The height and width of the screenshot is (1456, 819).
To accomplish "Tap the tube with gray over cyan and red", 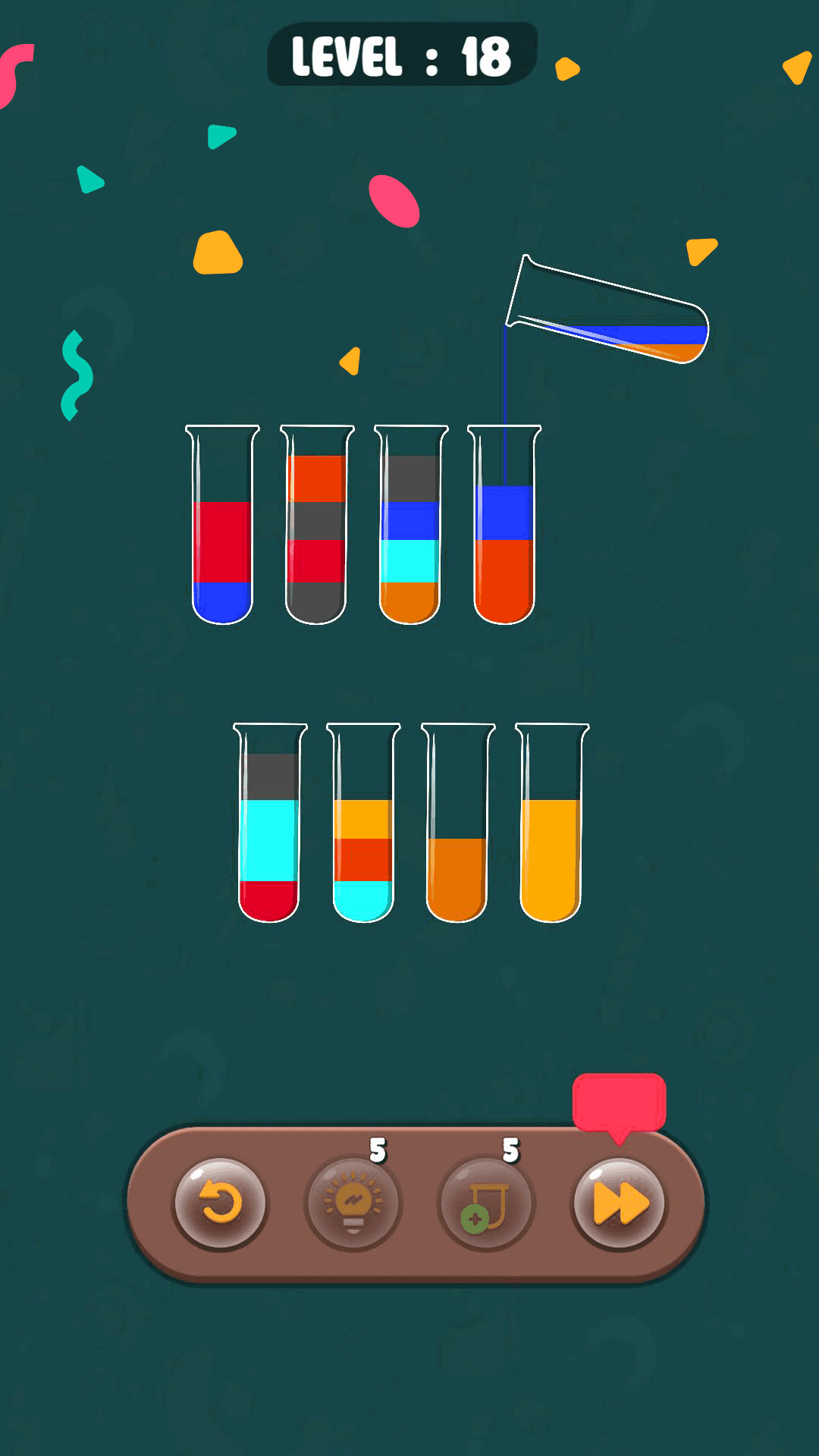I will click(269, 823).
